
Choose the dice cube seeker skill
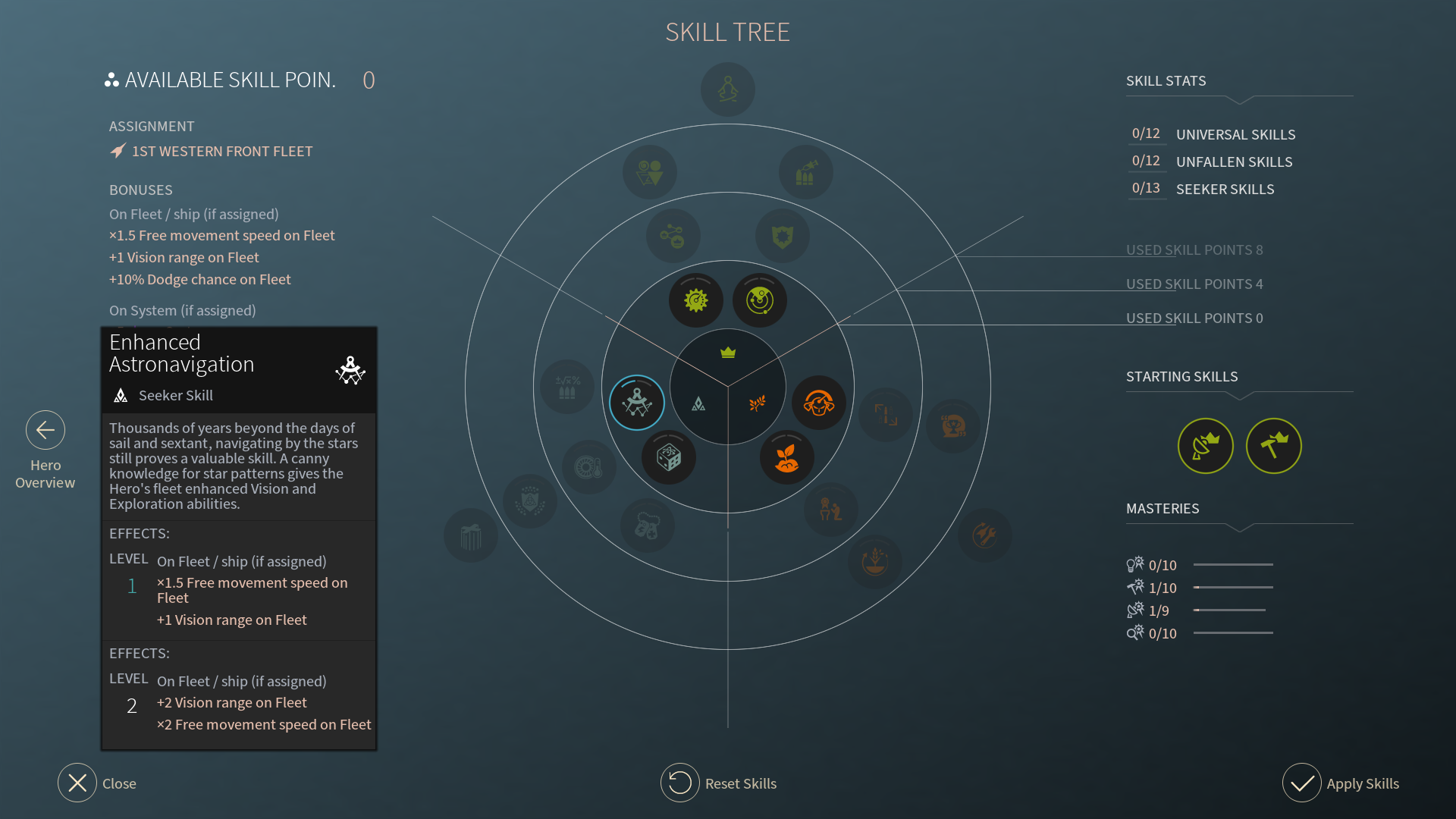click(x=669, y=457)
